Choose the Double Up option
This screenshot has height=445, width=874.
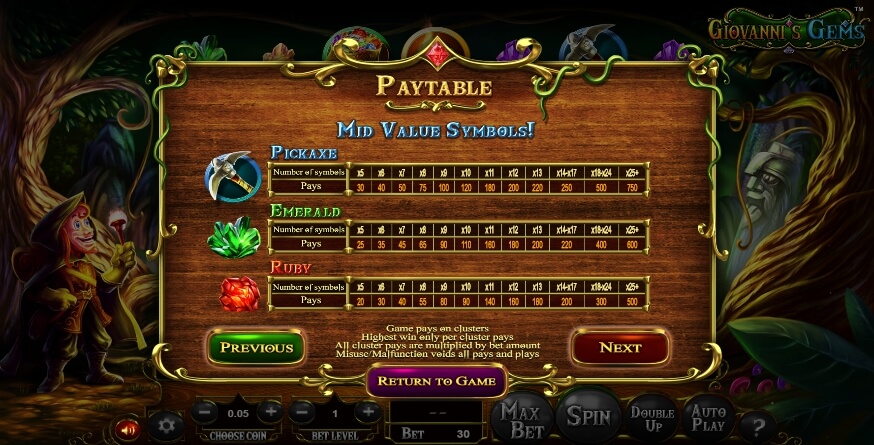click(x=652, y=419)
